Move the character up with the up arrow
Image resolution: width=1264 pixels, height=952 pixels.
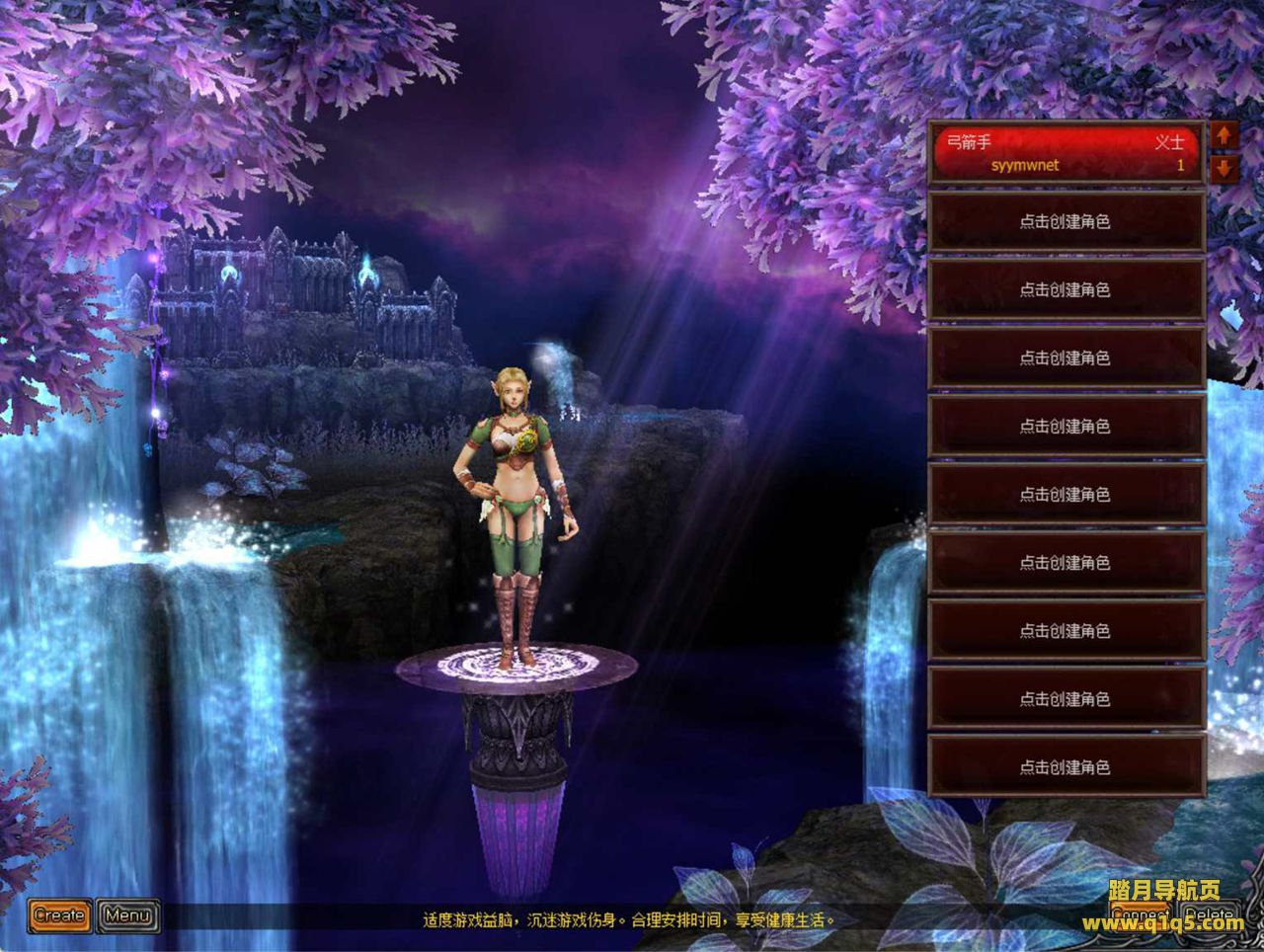(1224, 136)
